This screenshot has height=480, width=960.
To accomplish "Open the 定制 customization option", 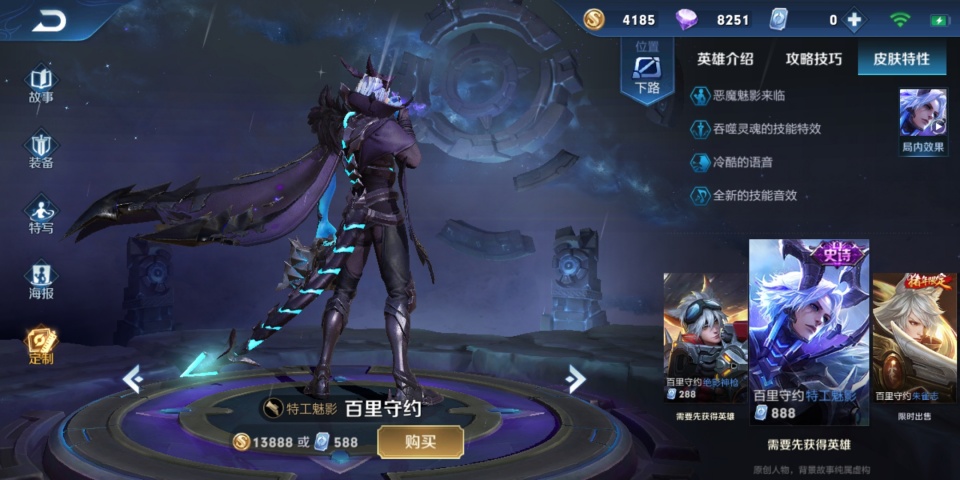I will coord(41,345).
